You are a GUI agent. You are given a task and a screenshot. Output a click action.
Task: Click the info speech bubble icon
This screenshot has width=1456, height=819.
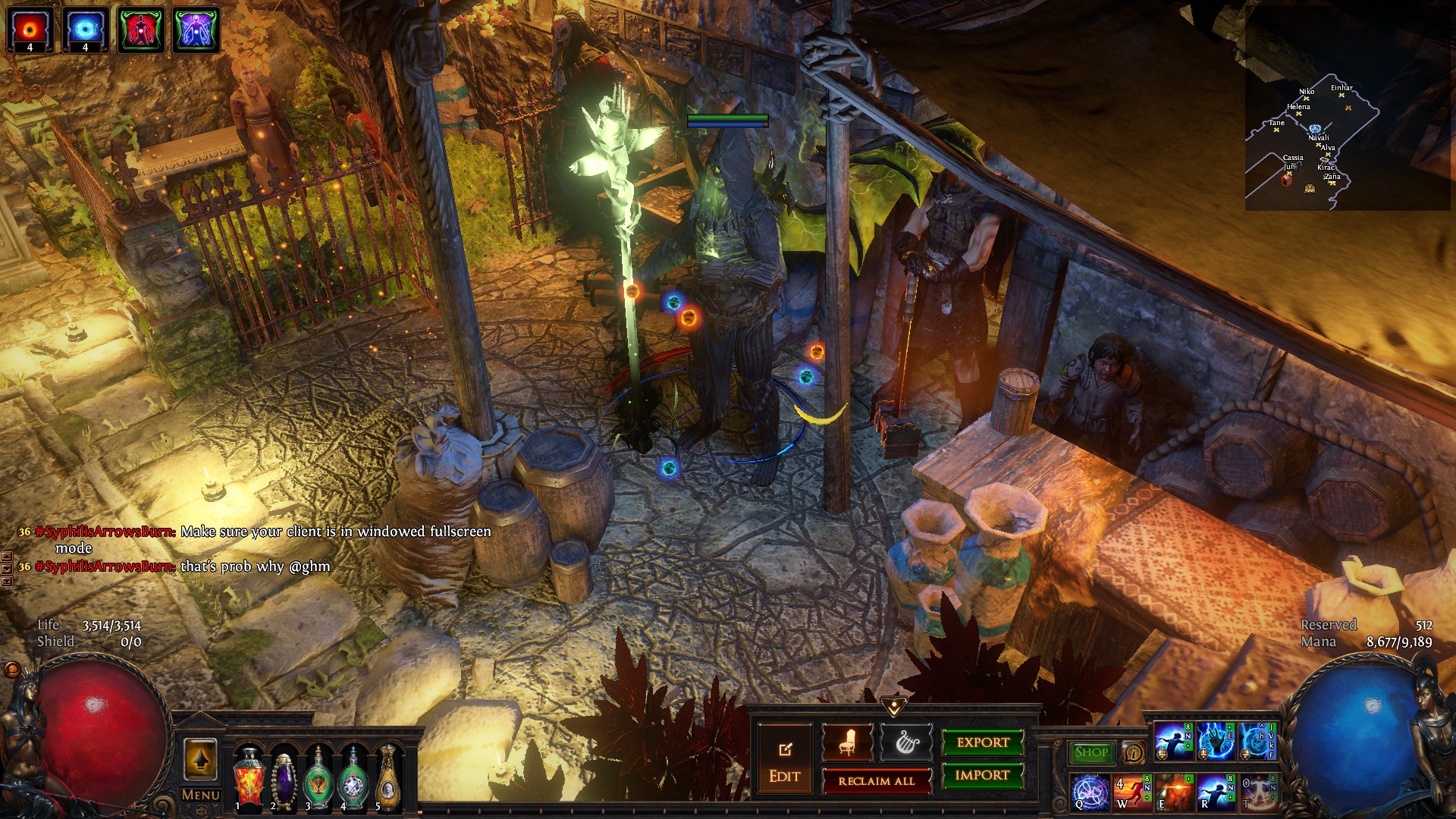point(1134,753)
